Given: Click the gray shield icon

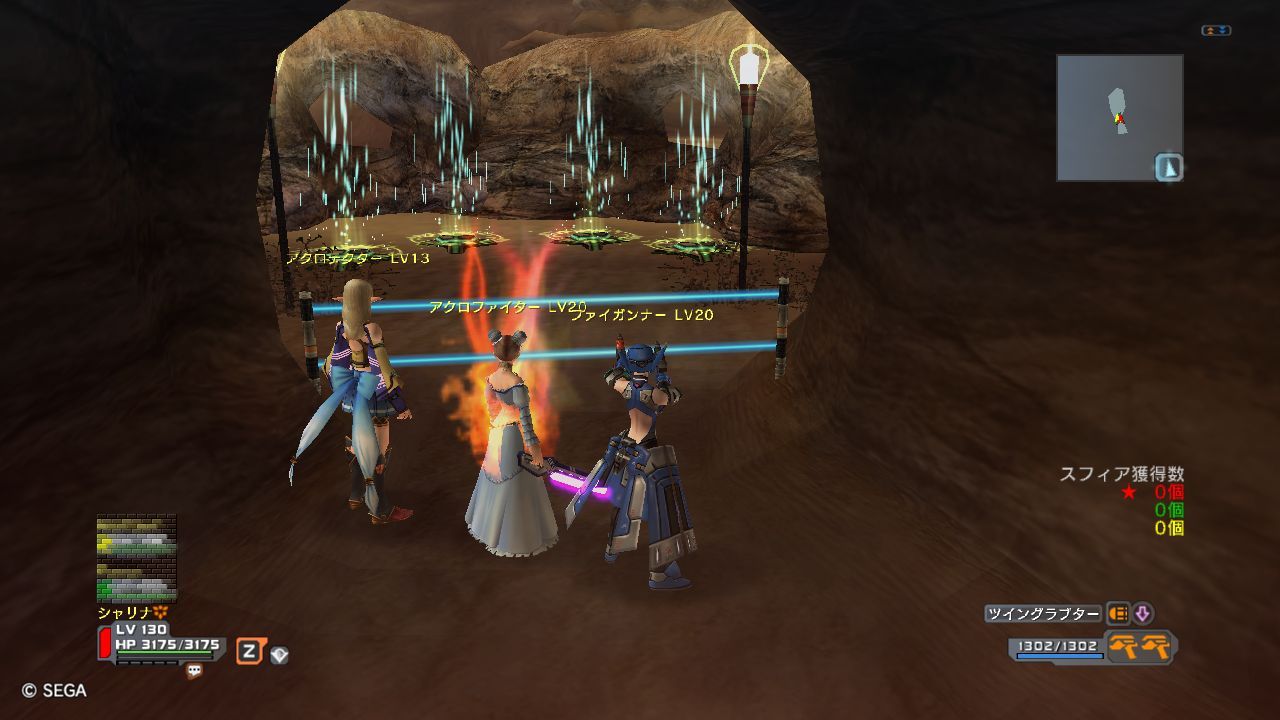Looking at the screenshot, I should coord(279,655).
